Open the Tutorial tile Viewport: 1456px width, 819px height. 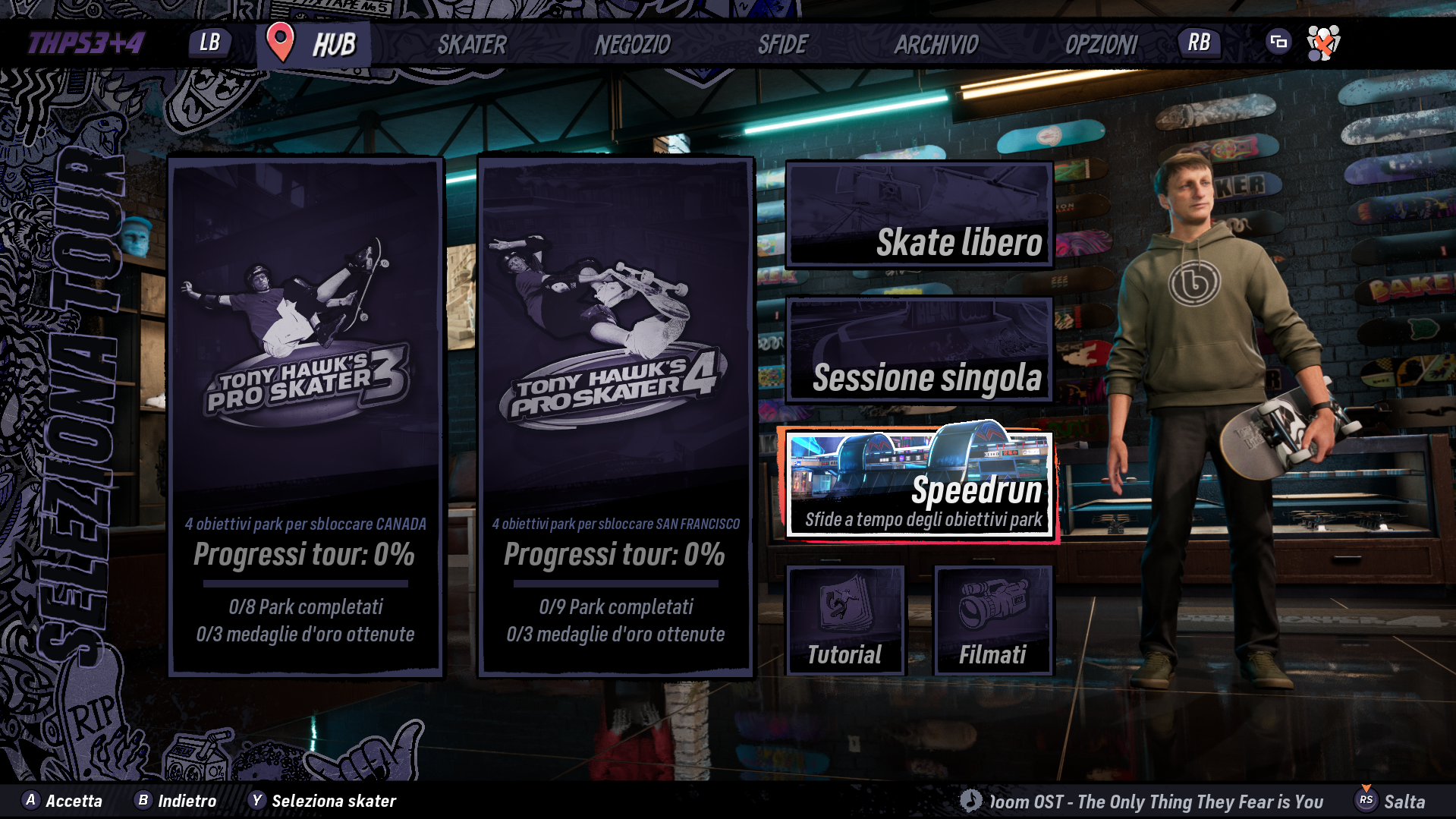pyautogui.click(x=845, y=620)
